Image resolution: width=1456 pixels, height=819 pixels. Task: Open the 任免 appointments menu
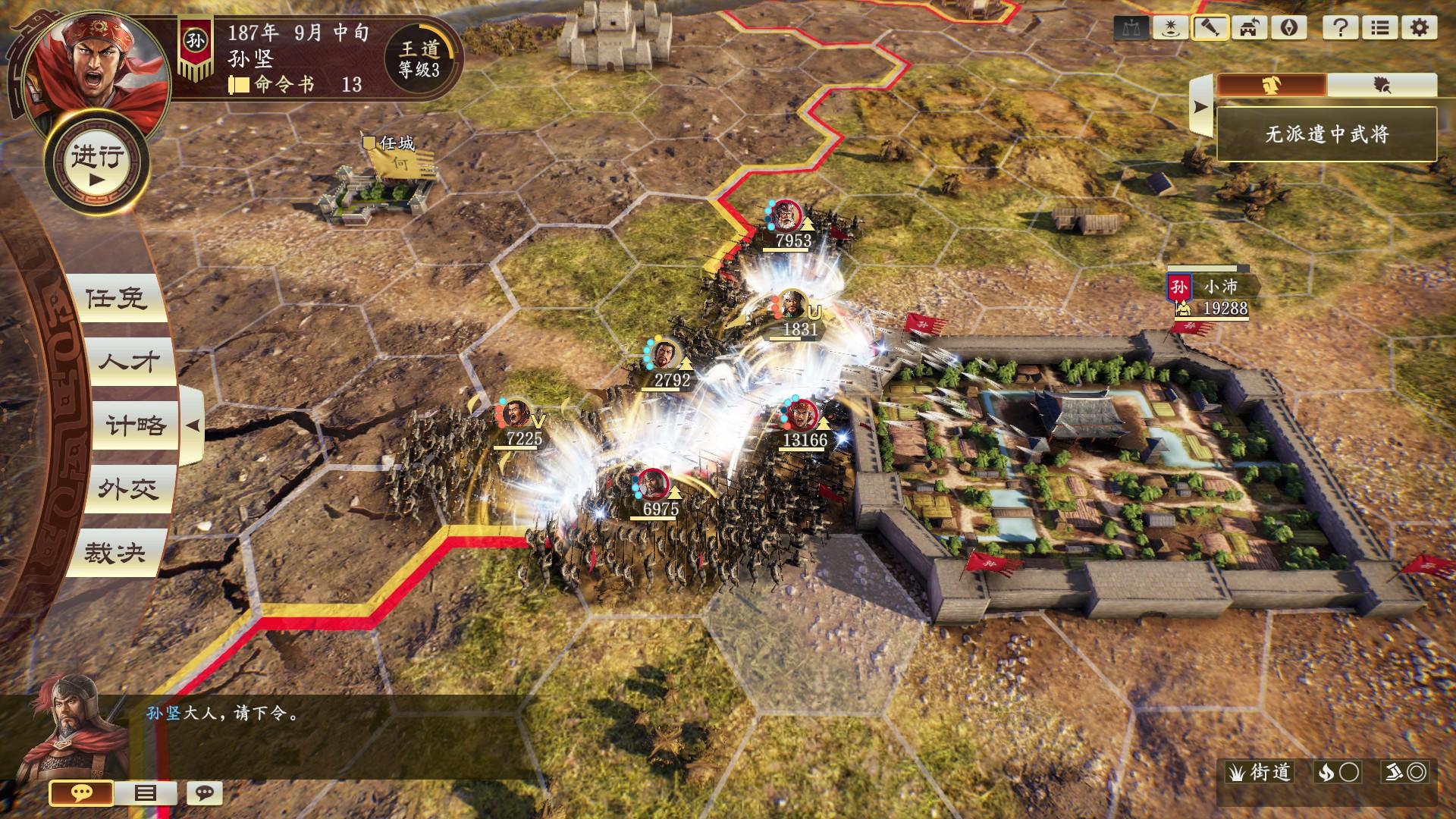(x=116, y=298)
